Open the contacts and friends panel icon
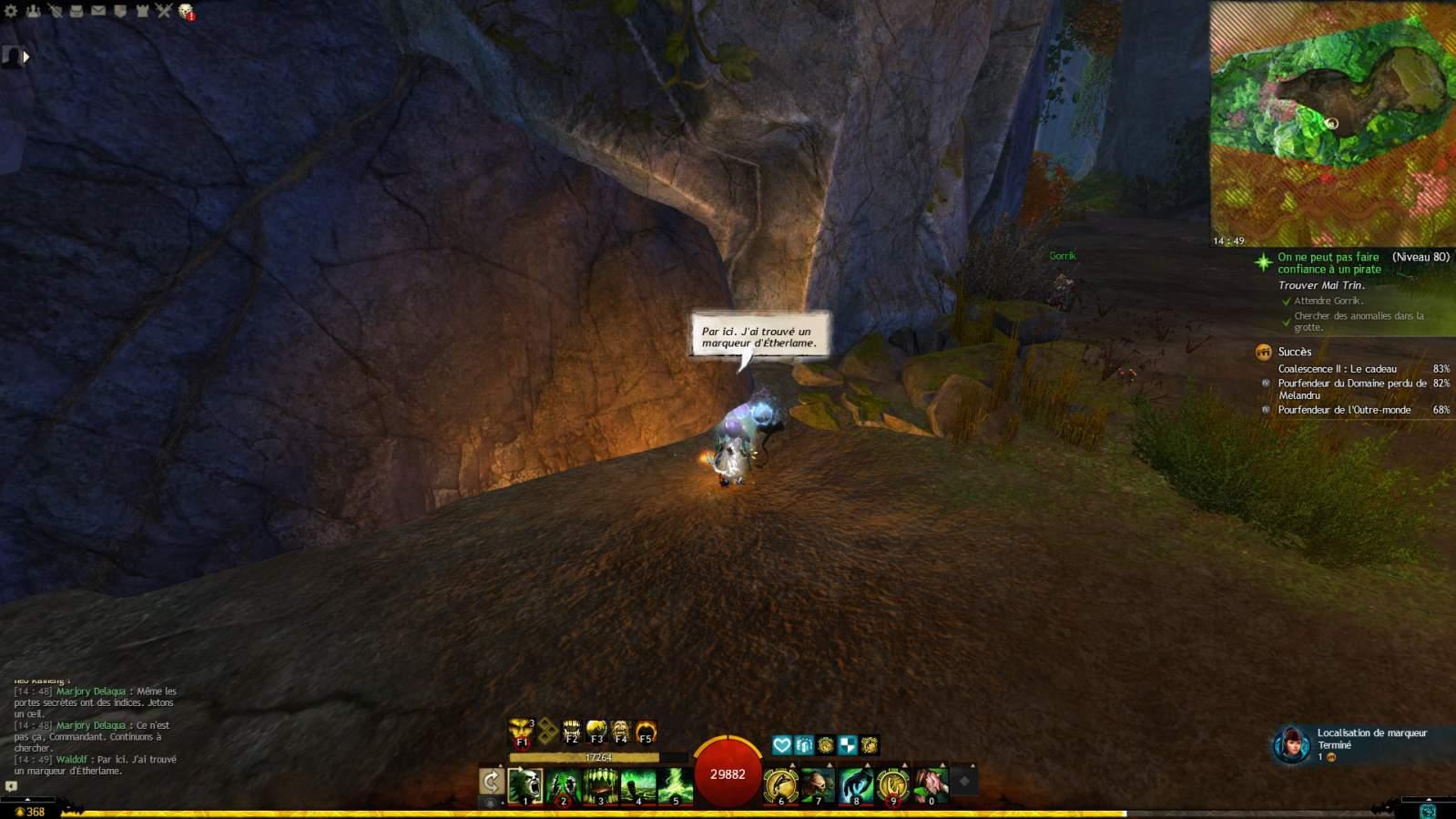Viewport: 1456px width, 819px height. pos(33,11)
